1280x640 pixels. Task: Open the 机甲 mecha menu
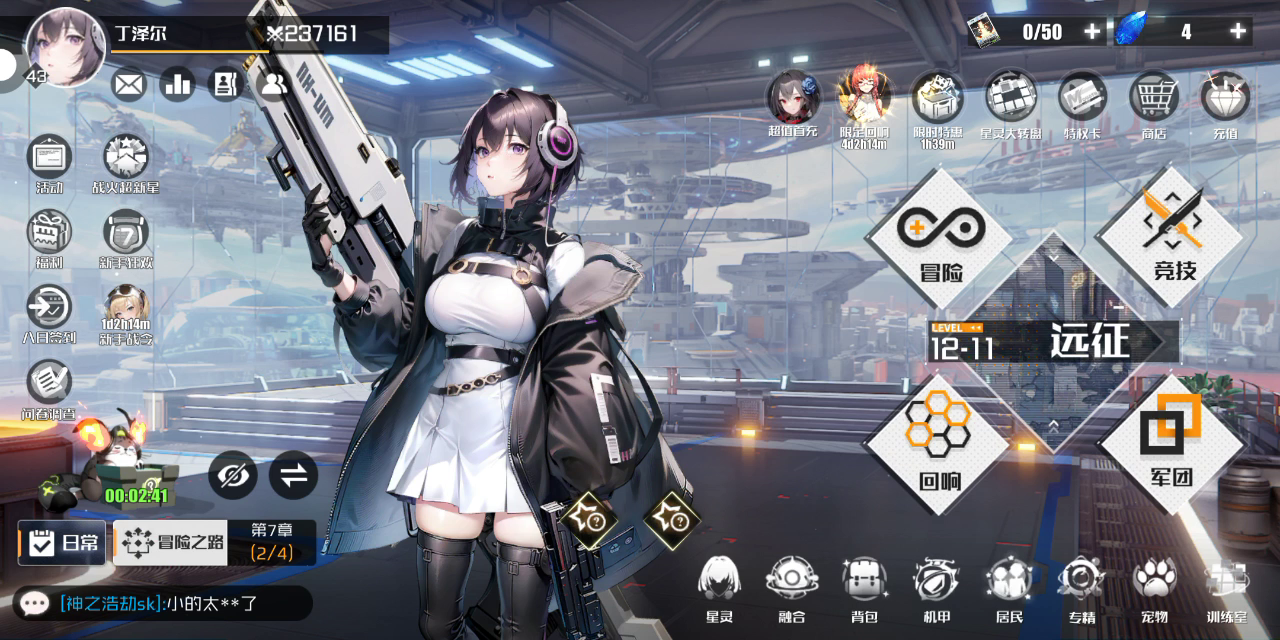(x=937, y=588)
